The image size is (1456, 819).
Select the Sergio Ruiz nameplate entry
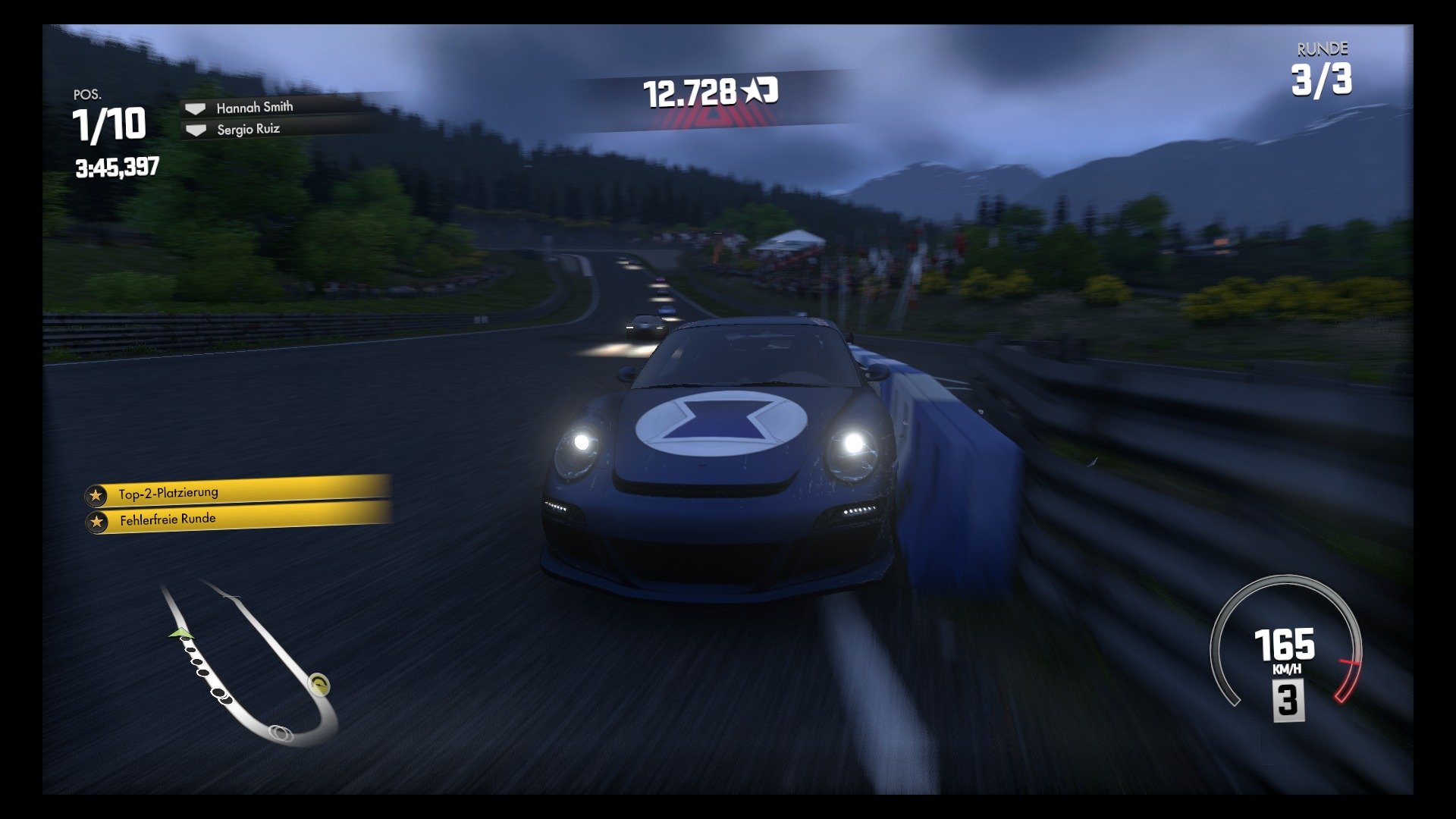249,129
